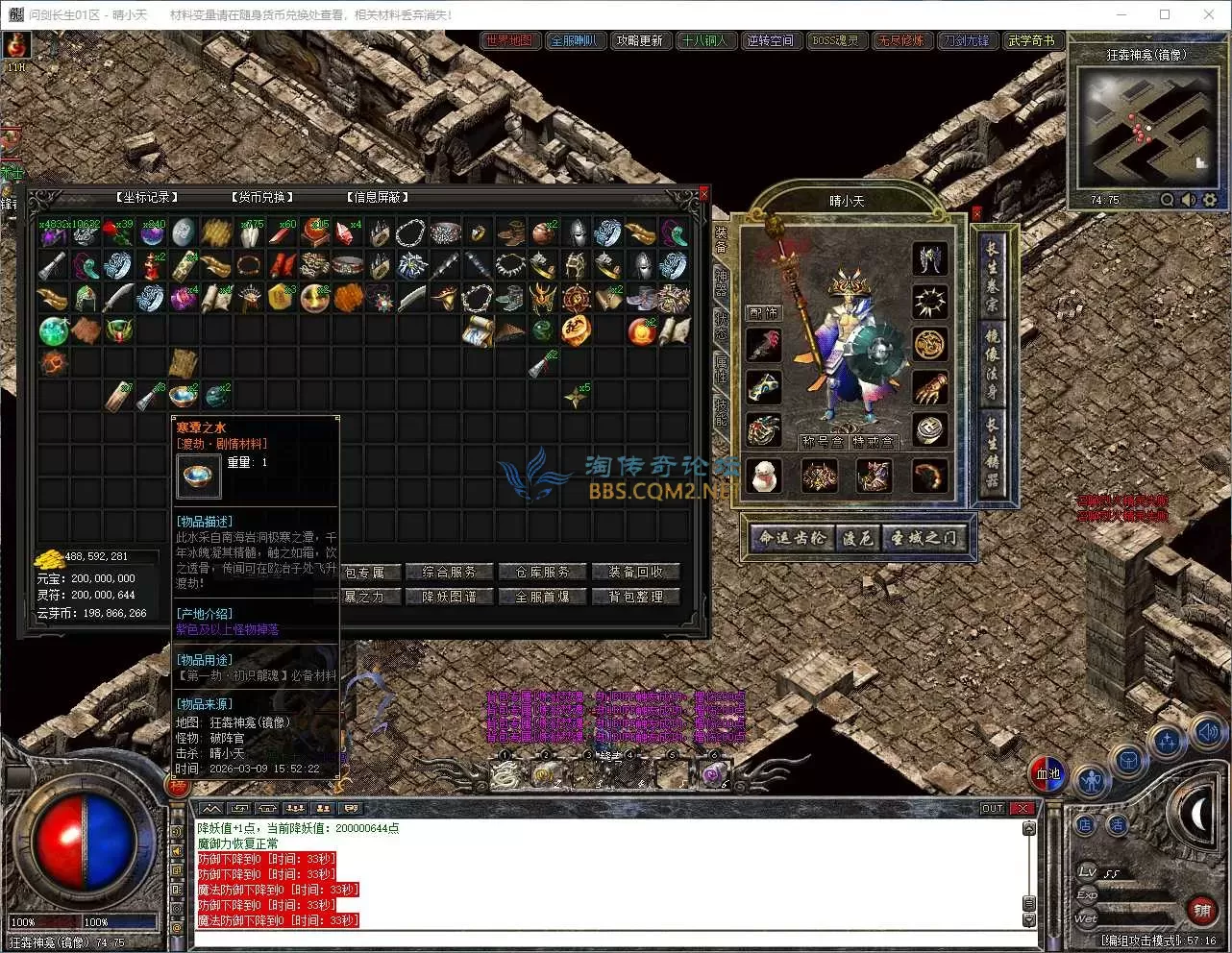This screenshot has width=1232, height=953.
Task: Close the inventory bag window
Action: click(x=703, y=194)
